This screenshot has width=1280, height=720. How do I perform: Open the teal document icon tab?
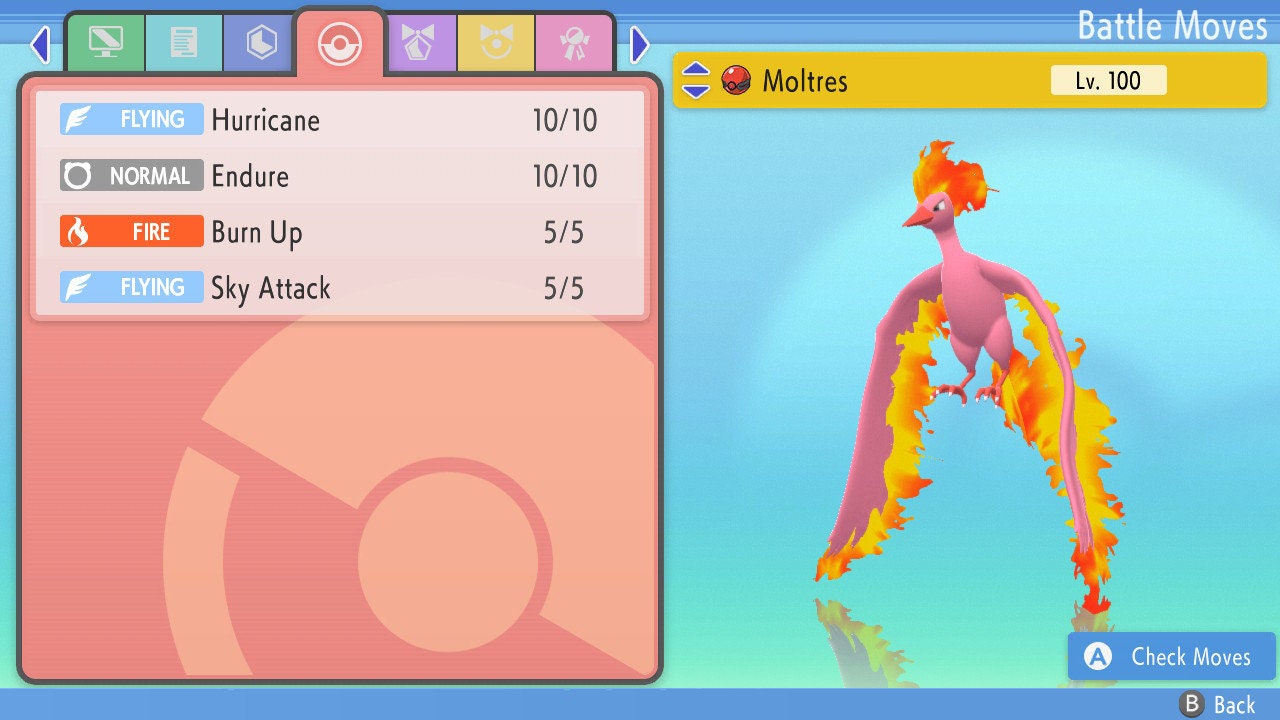[184, 44]
